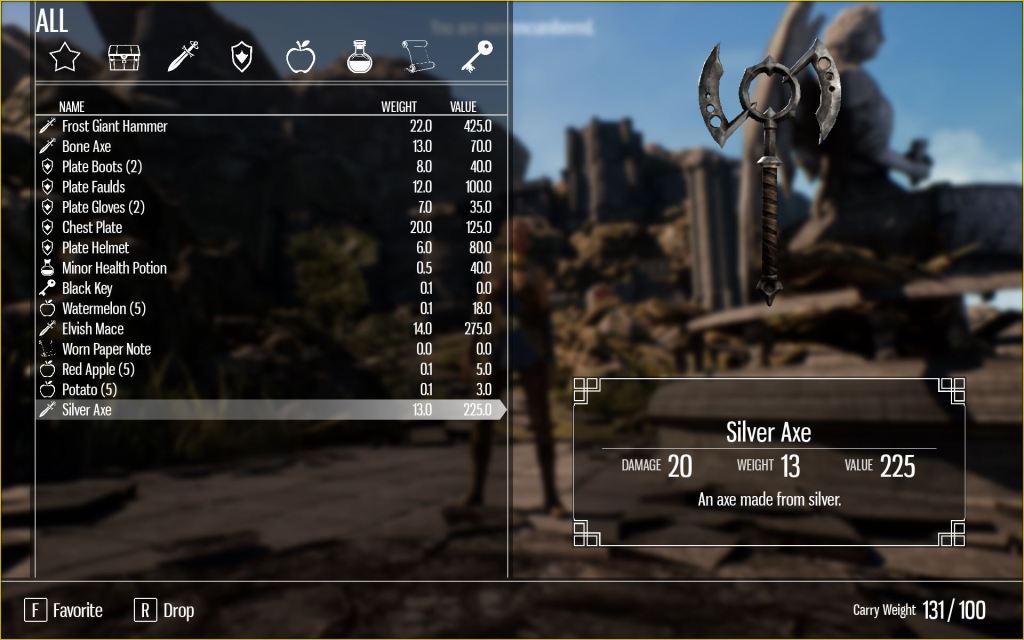Switch to the treasure chest category
Image resolution: width=1024 pixels, height=640 pixels.
(124, 58)
